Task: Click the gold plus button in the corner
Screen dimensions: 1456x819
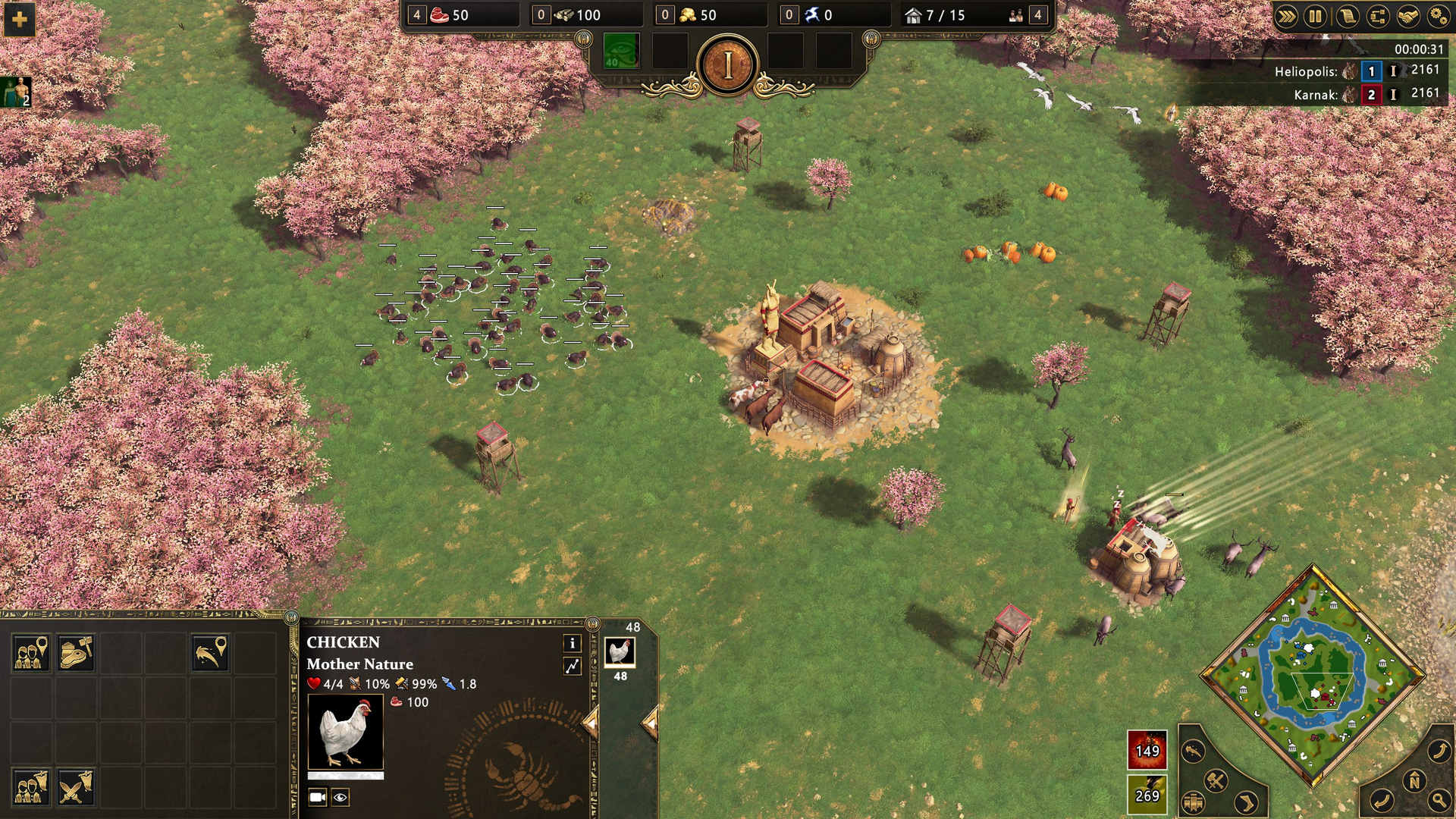Action: (19, 19)
